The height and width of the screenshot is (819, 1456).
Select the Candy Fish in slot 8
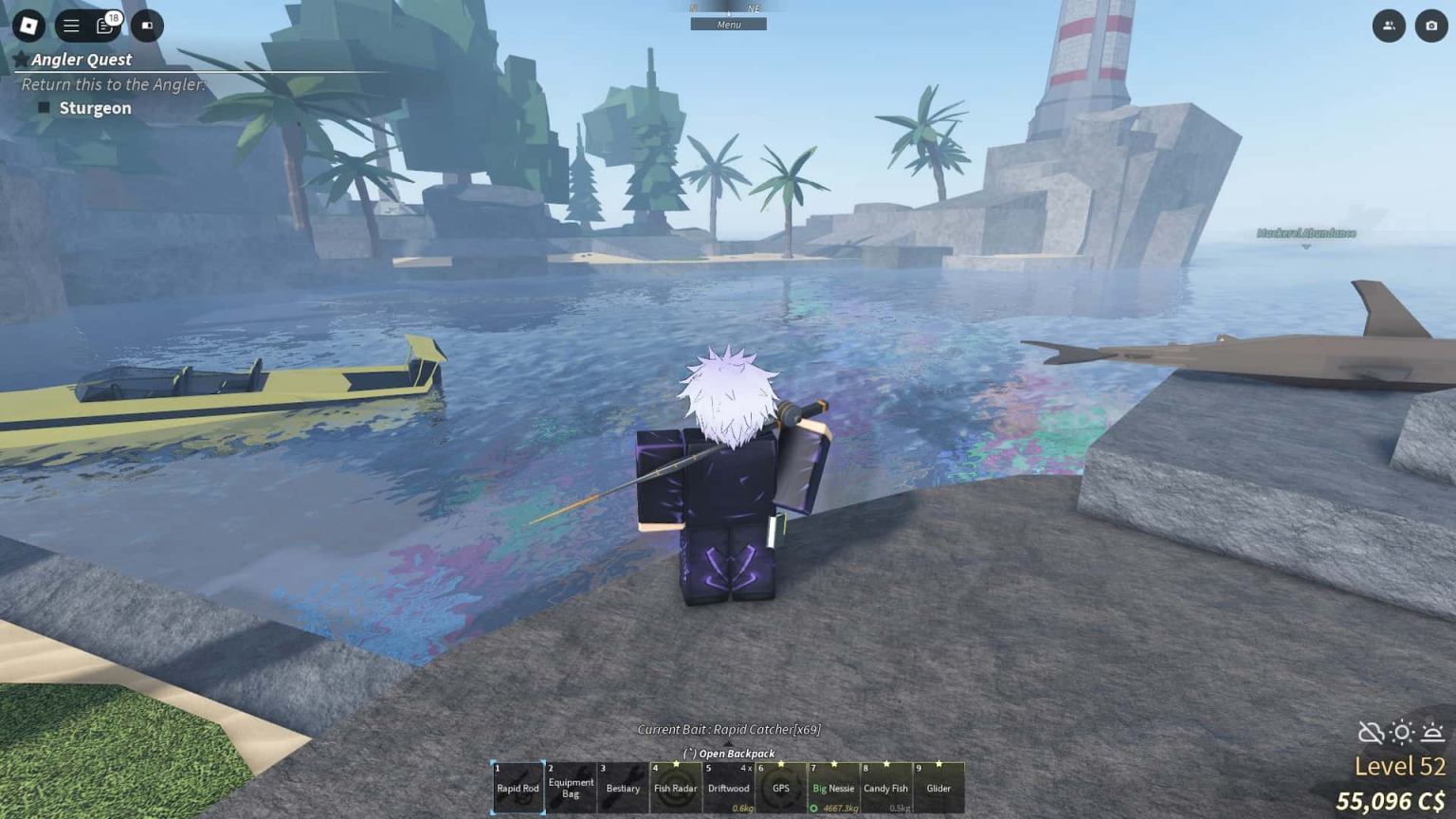885,788
